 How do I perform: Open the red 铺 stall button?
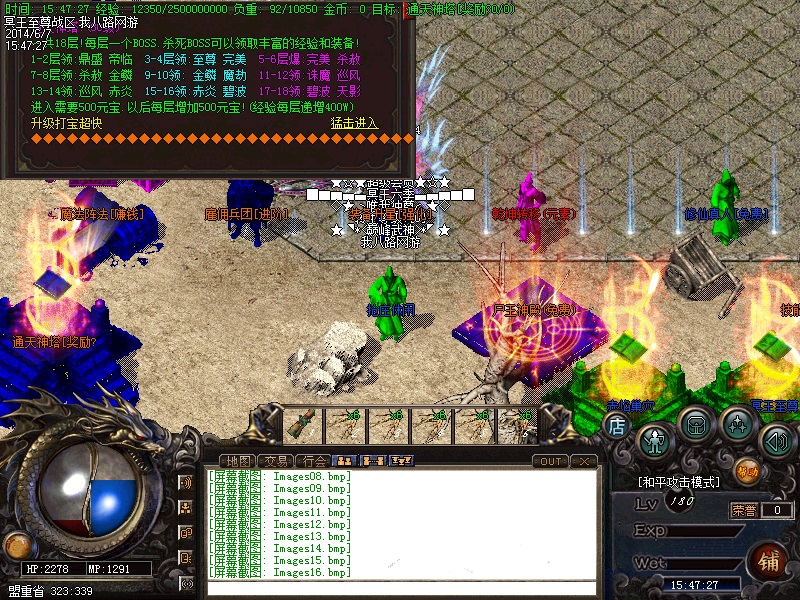coord(770,558)
